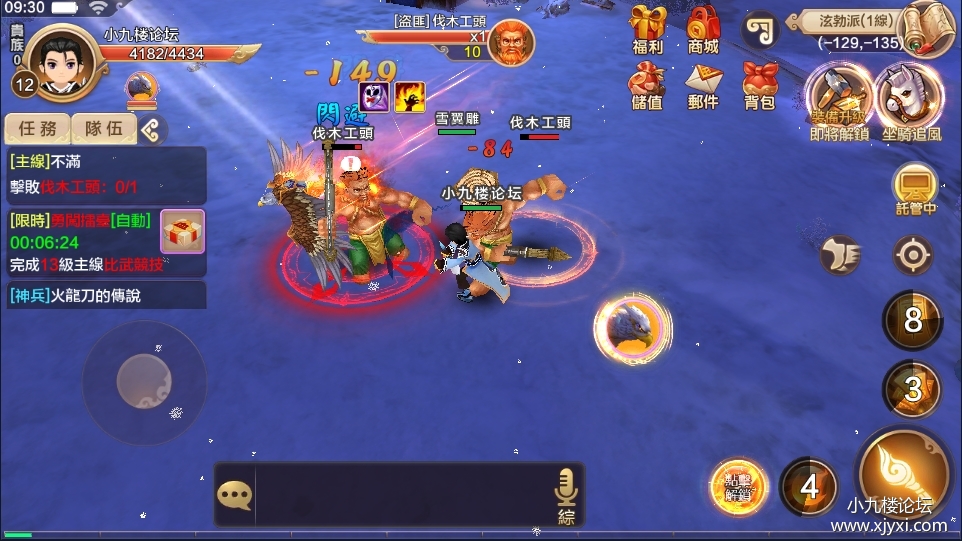Open the 坐騎追風 mount icon

[910, 100]
